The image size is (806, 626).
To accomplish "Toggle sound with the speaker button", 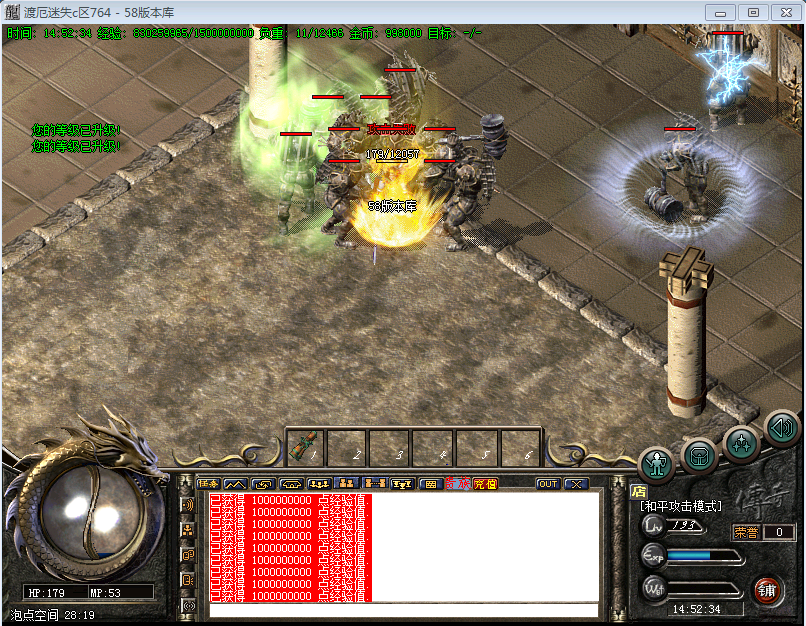I will 781,428.
